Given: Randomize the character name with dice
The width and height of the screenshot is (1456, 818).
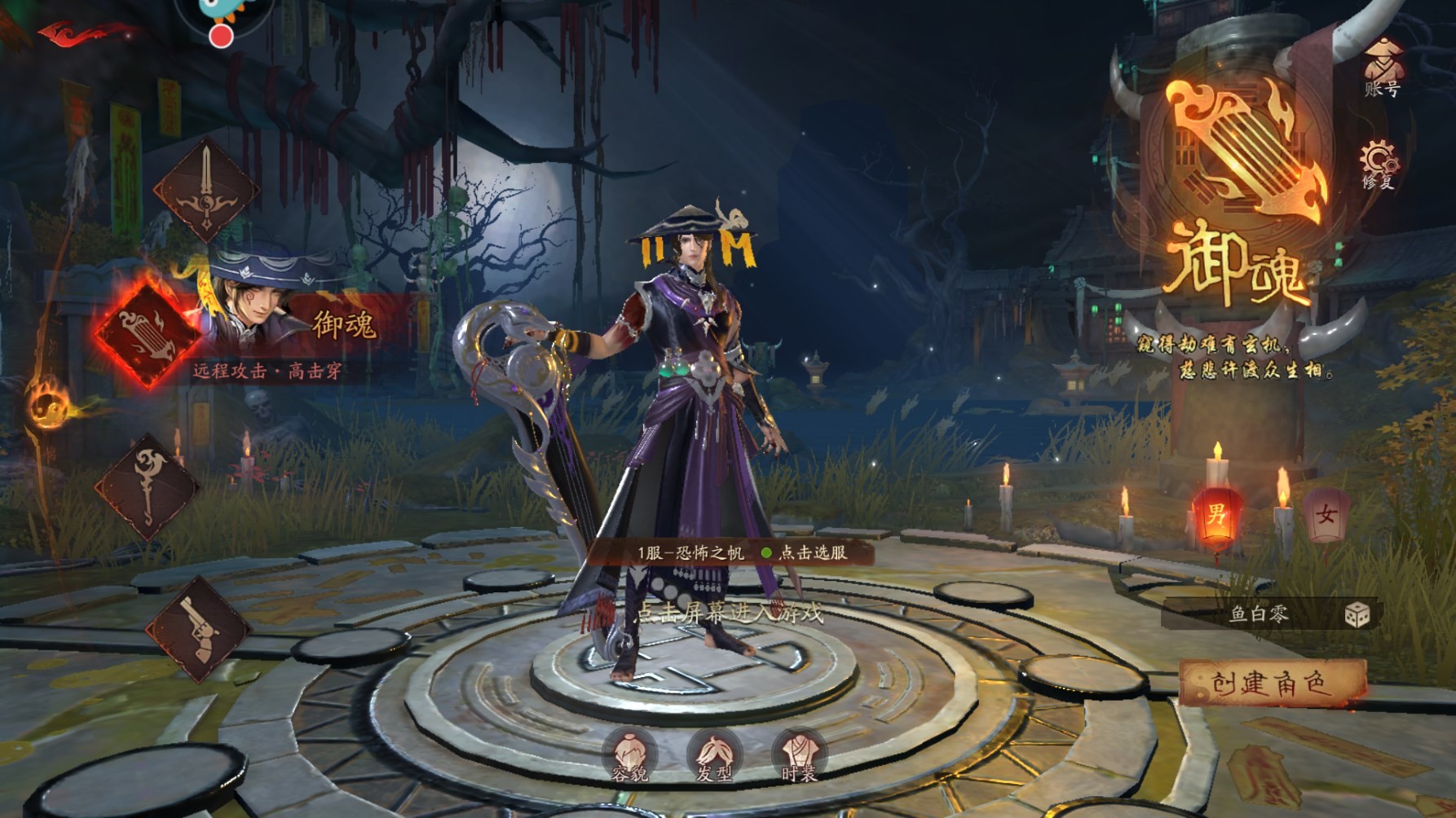Looking at the screenshot, I should click(1357, 615).
